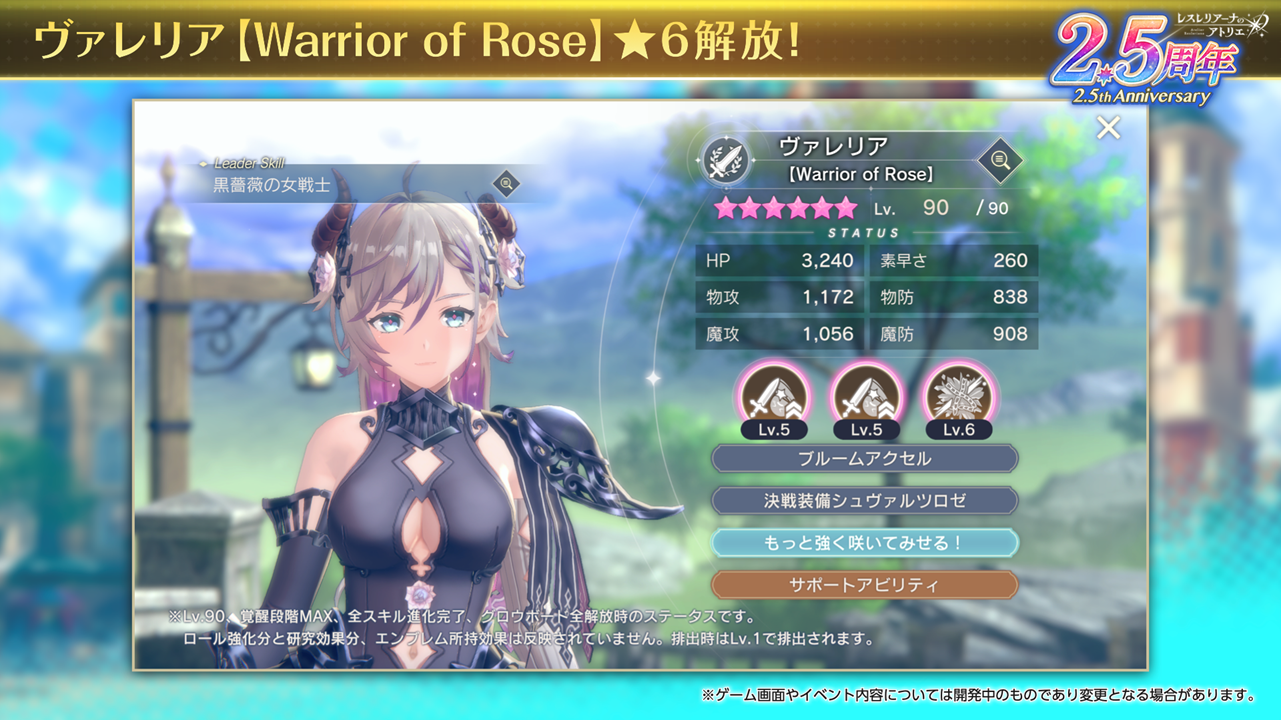Inspect the leader skill magnifier icon
The height and width of the screenshot is (720, 1281).
[507, 184]
